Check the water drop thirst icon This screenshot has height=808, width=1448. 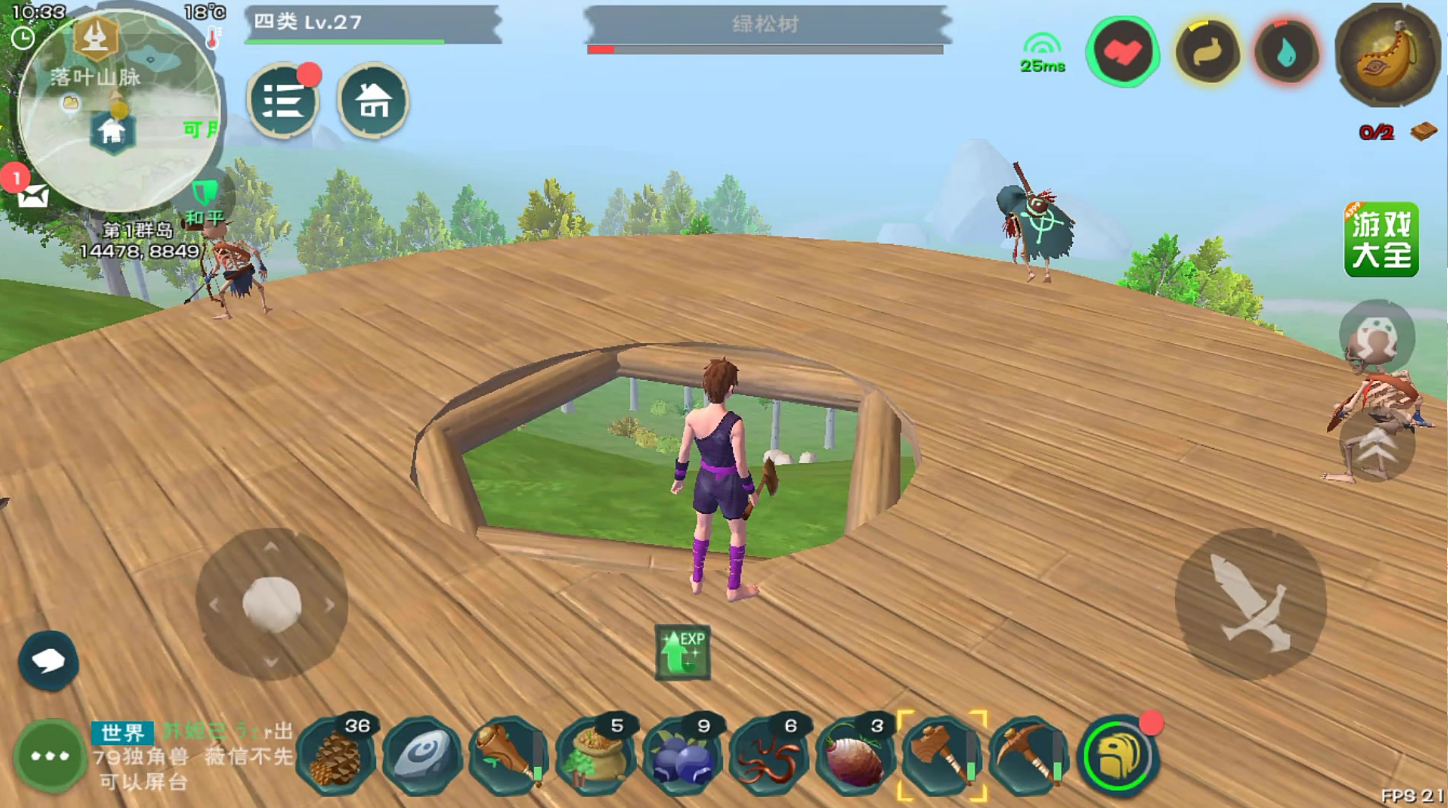point(1287,52)
